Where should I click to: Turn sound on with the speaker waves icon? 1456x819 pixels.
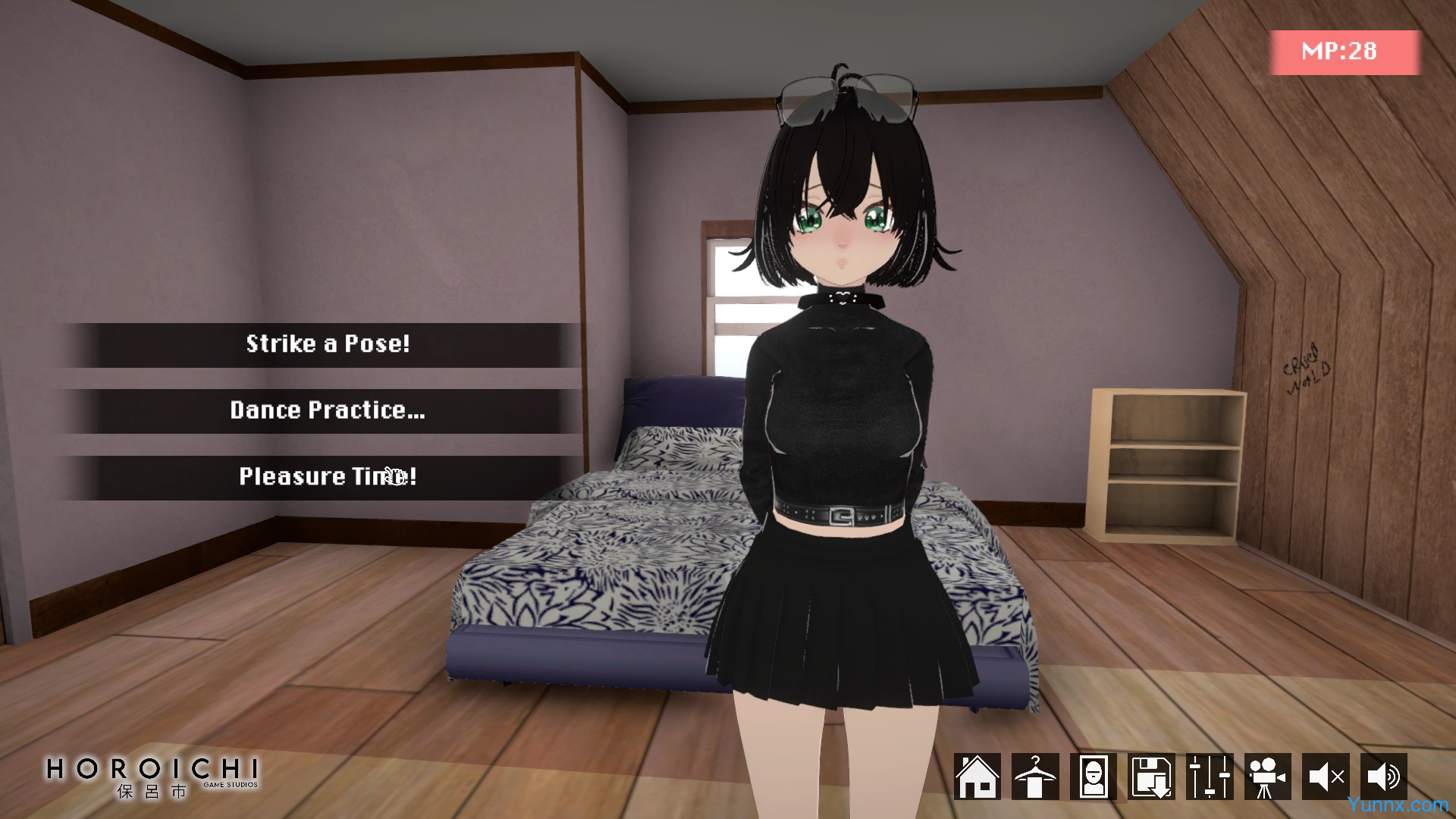click(1384, 777)
